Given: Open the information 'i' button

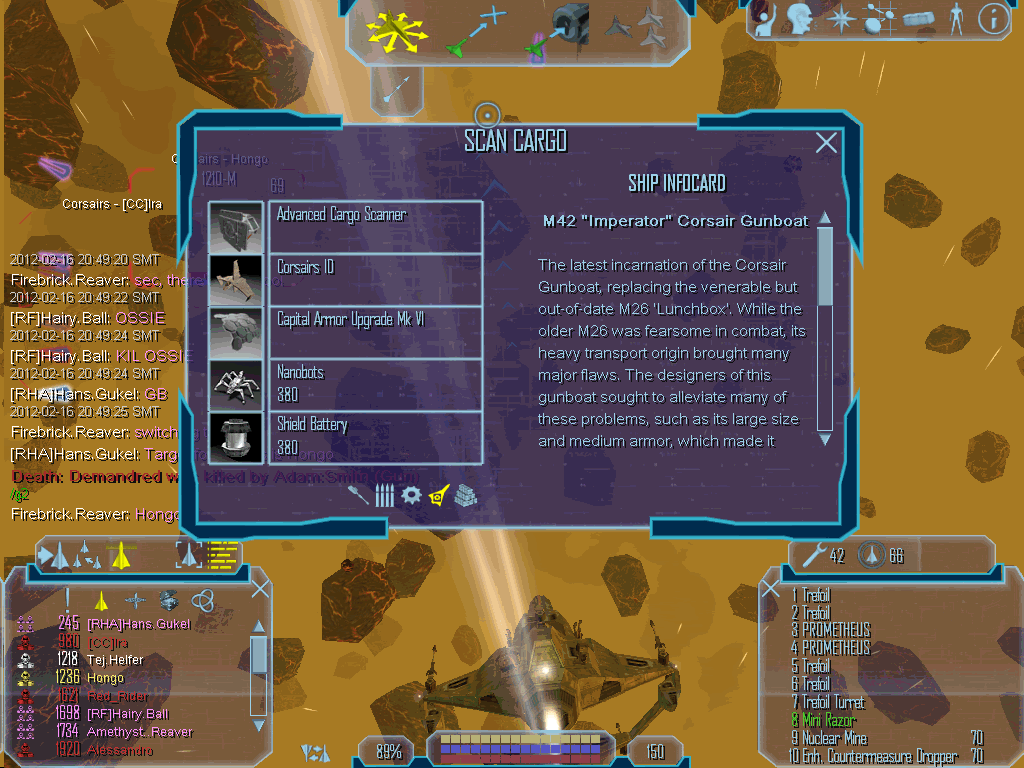Looking at the screenshot, I should 991,18.
